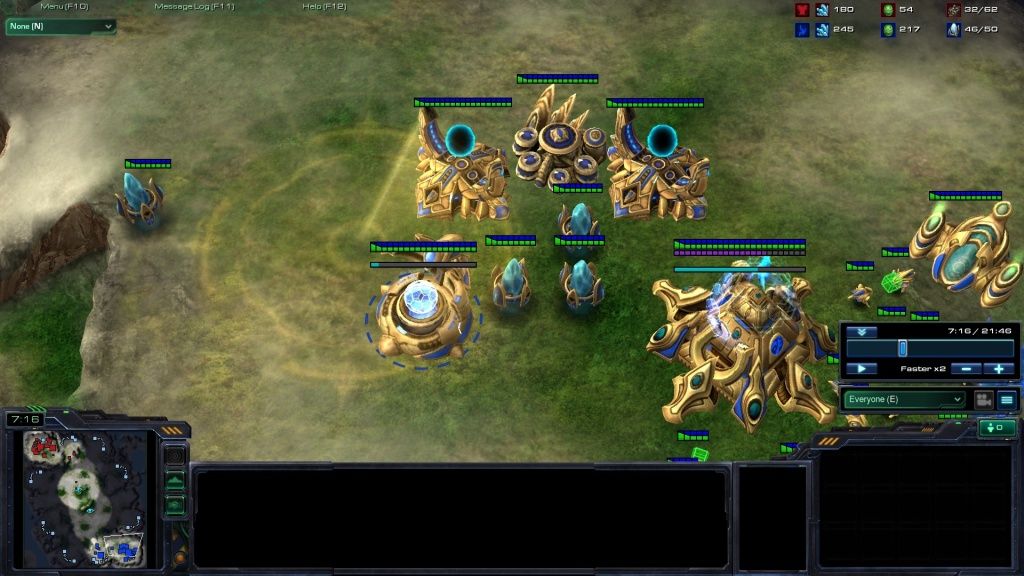Screen dimensions: 1024x576
Task: Resume replay with the play button
Action: pyautogui.click(x=861, y=369)
